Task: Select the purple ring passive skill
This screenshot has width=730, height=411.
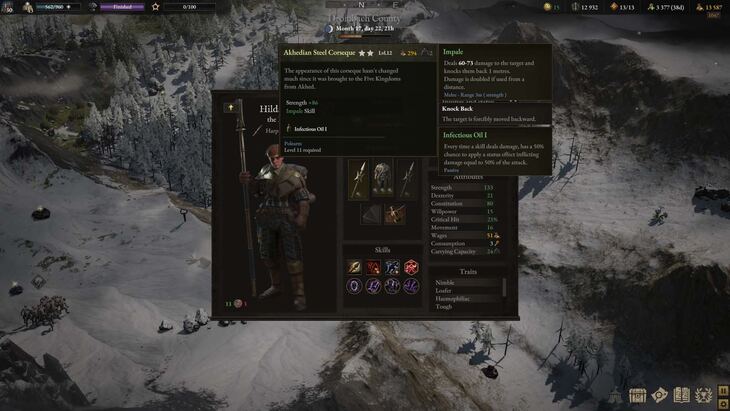Action: click(x=355, y=285)
